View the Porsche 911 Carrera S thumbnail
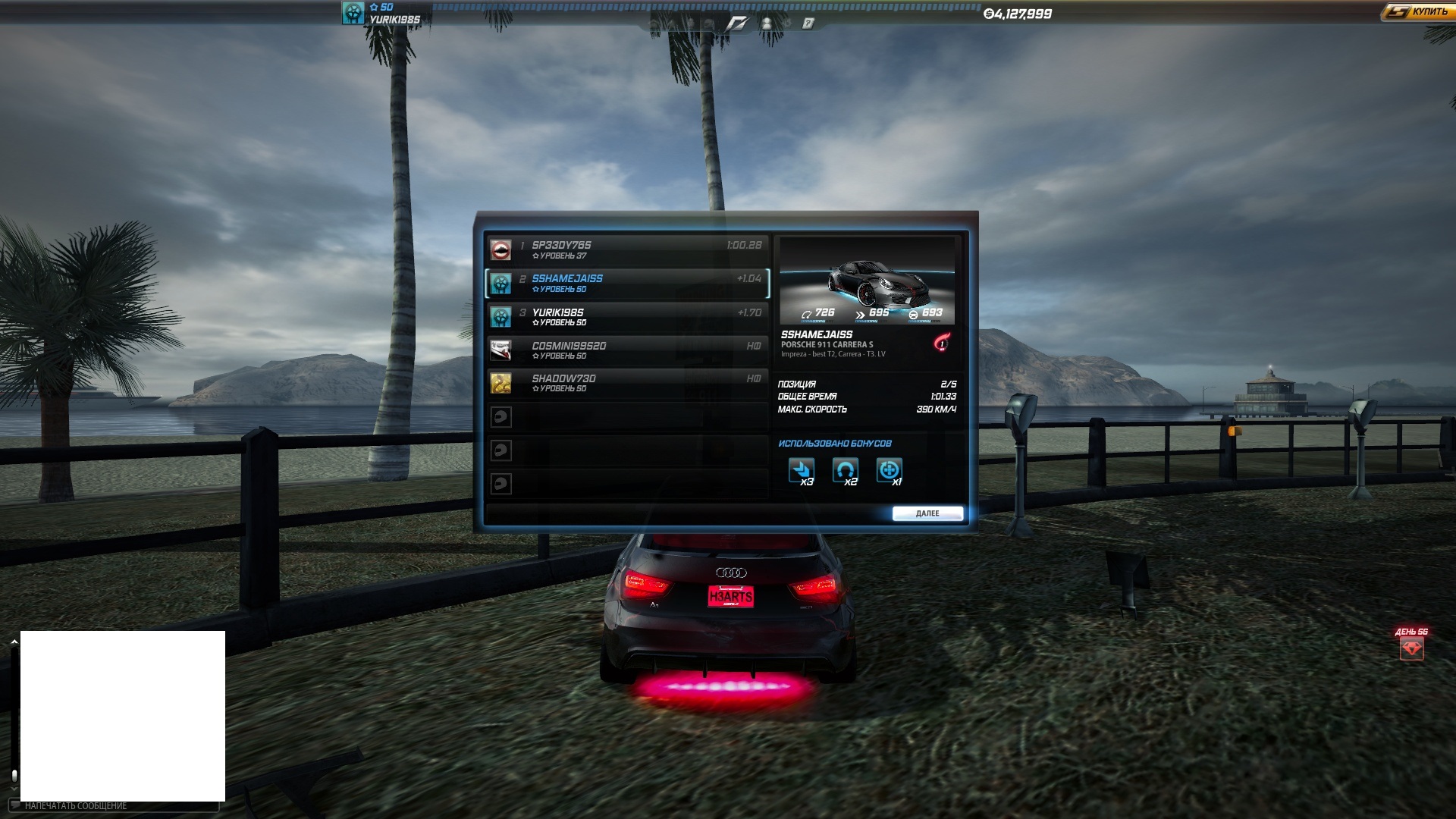Screen dimensions: 1456x819 pyautogui.click(x=867, y=281)
